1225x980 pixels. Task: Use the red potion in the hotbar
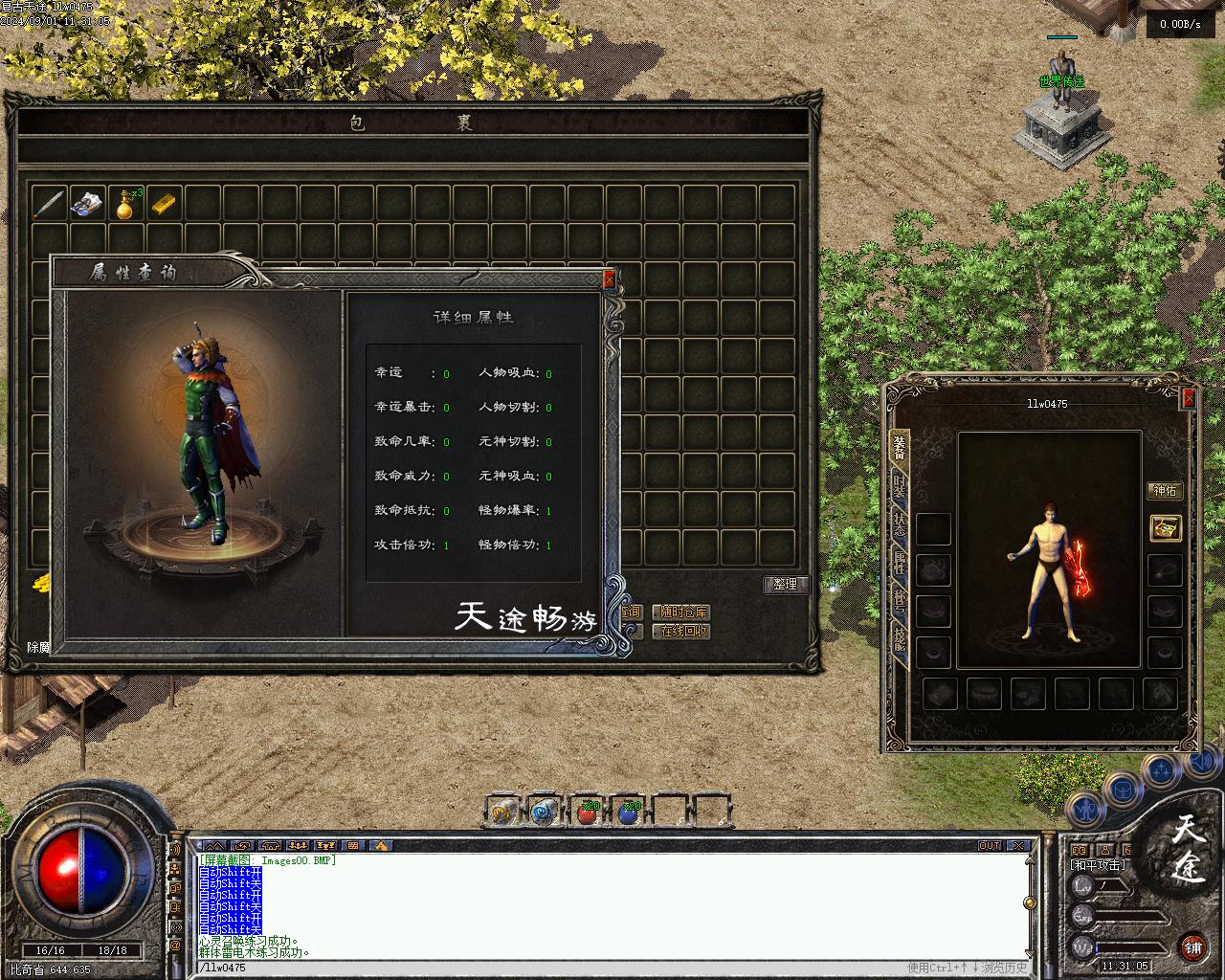588,813
